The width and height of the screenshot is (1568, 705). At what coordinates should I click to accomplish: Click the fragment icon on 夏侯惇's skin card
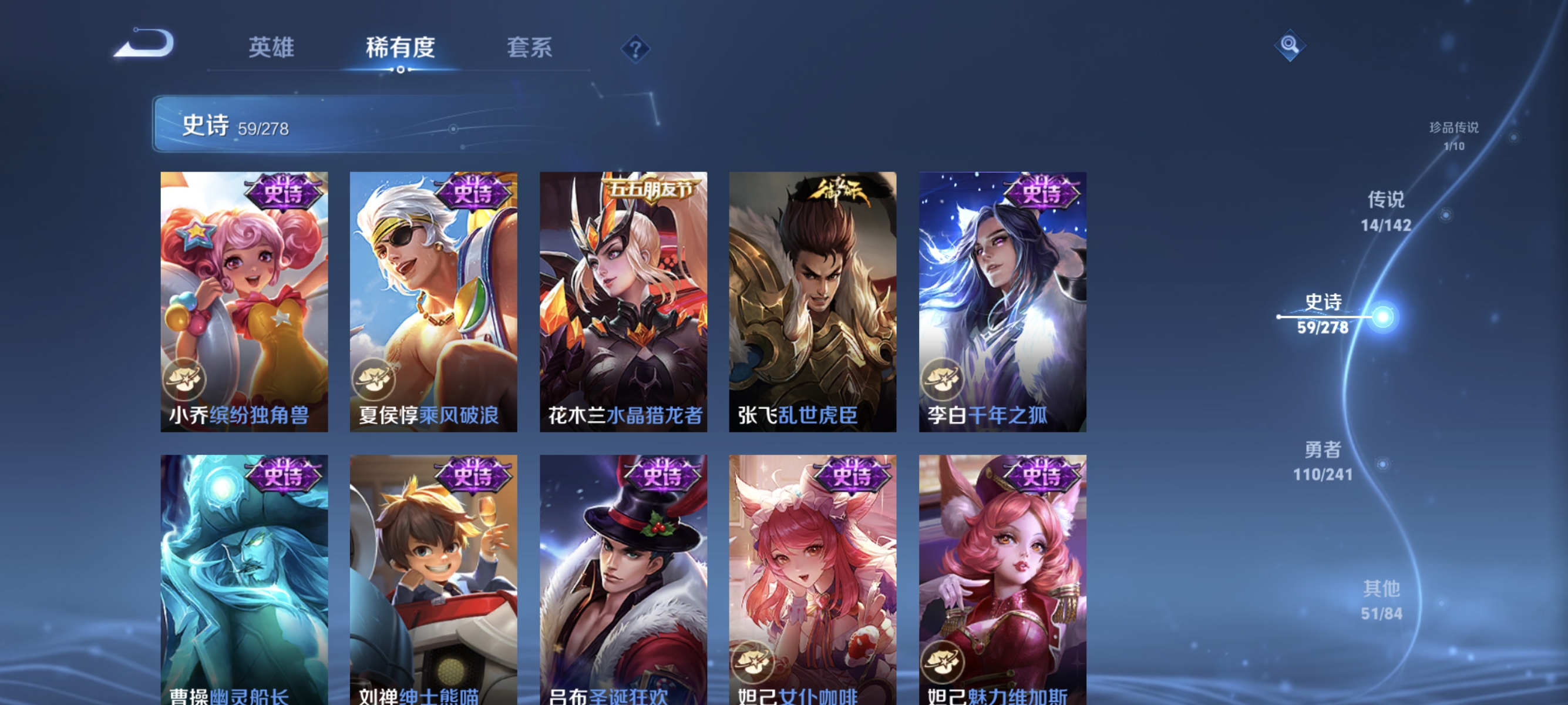click(x=375, y=381)
